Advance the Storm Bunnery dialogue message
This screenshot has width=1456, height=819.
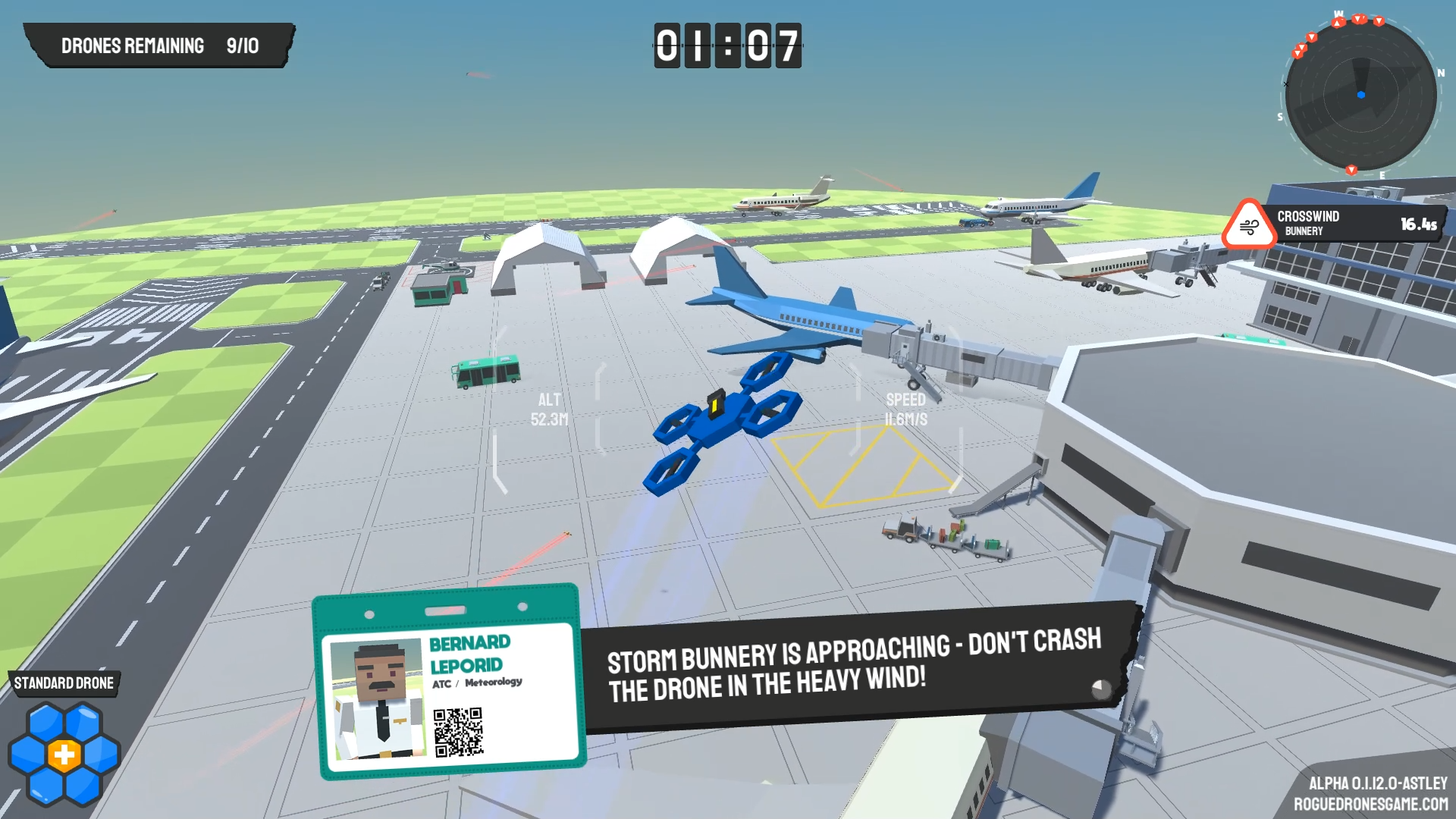click(1100, 689)
